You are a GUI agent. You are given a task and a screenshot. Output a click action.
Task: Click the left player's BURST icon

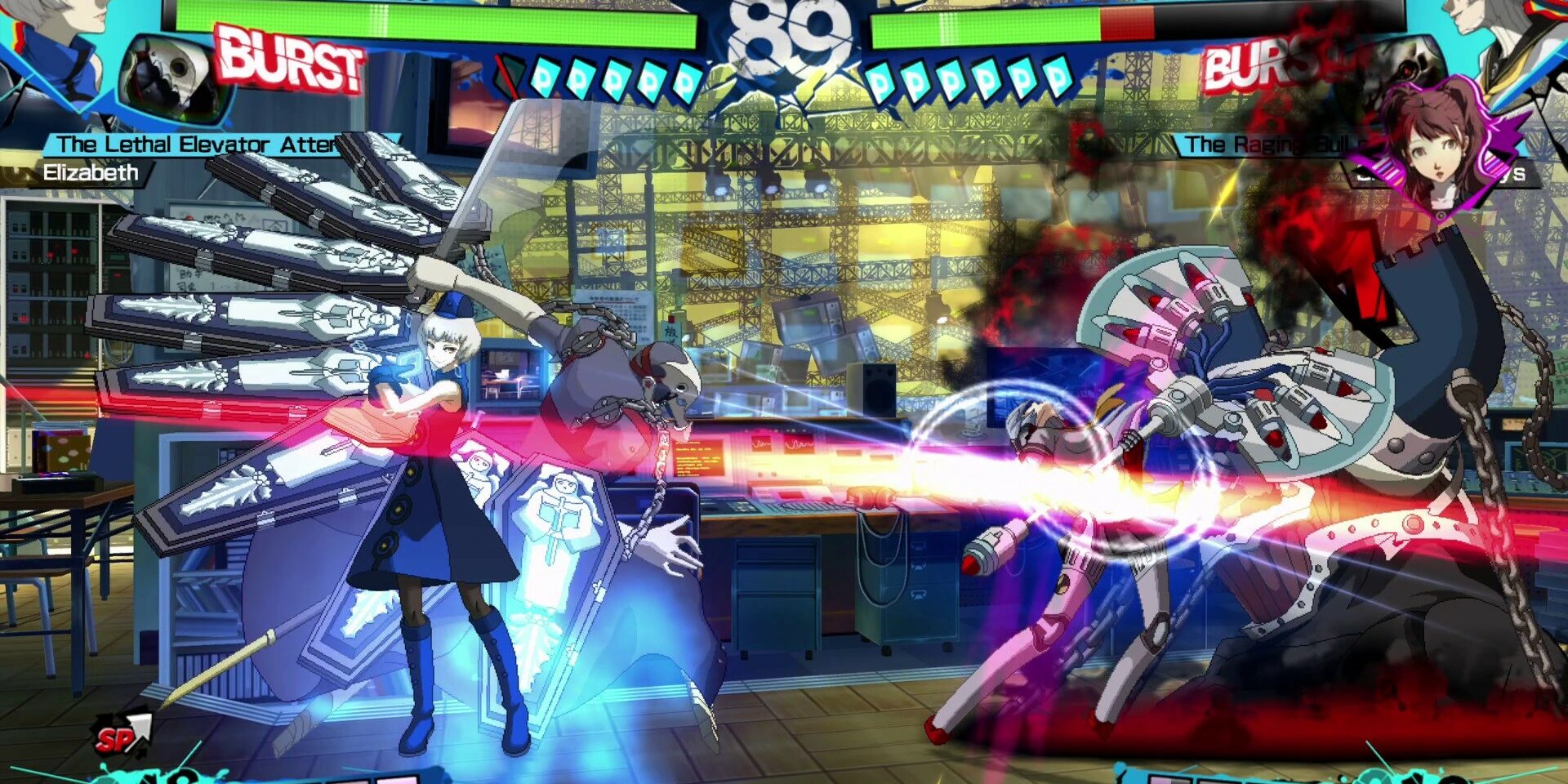(x=290, y=61)
